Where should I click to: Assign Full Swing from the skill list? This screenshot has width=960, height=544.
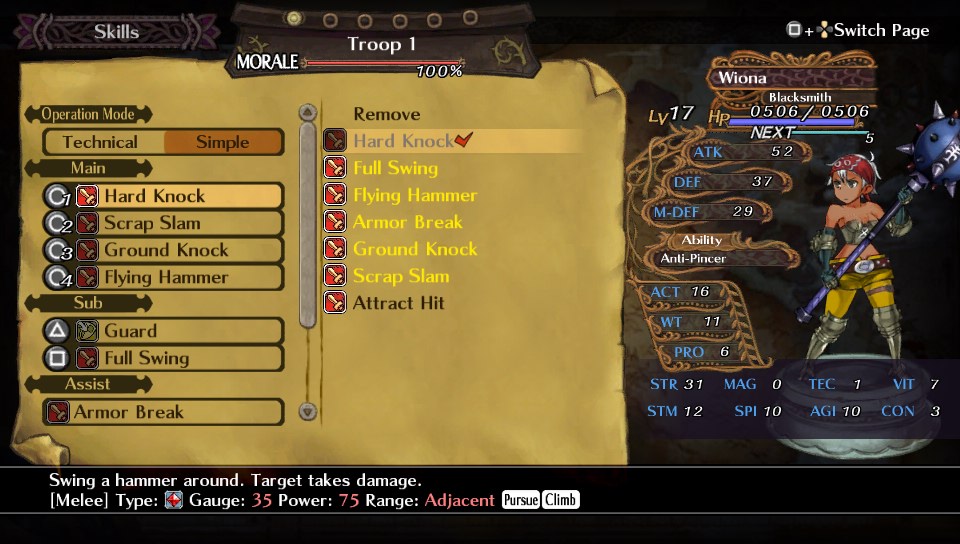click(395, 168)
